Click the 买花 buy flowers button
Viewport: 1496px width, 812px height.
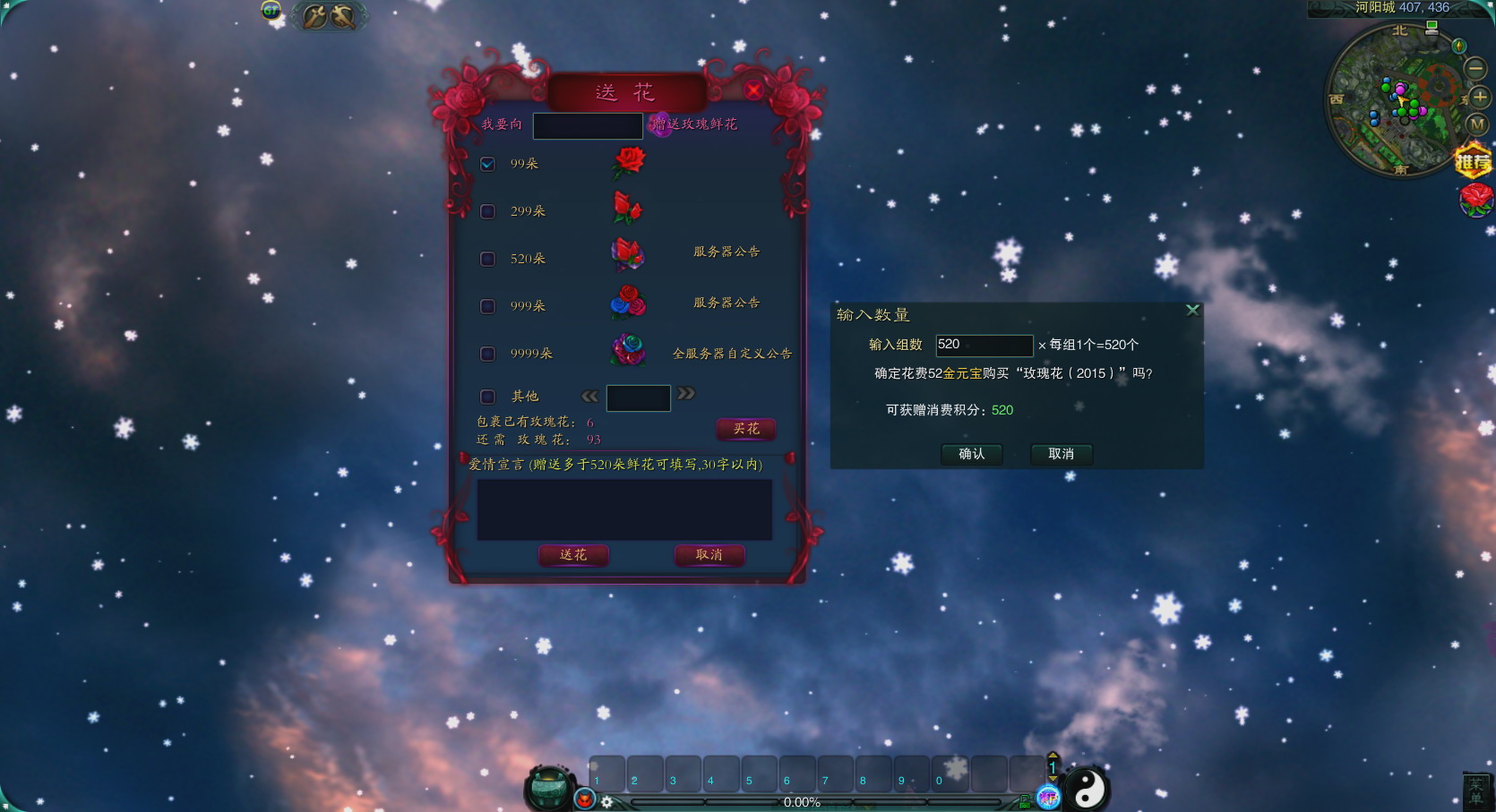[746, 429]
